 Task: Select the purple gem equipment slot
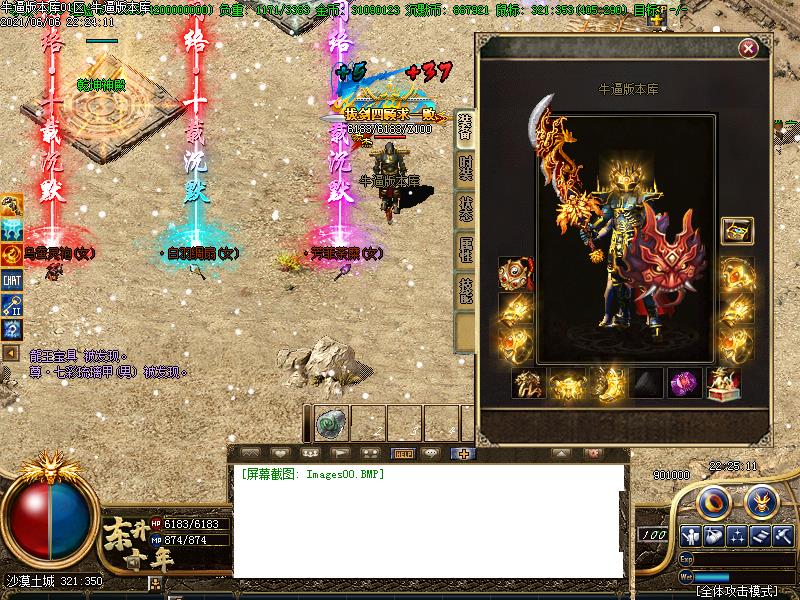(x=684, y=384)
